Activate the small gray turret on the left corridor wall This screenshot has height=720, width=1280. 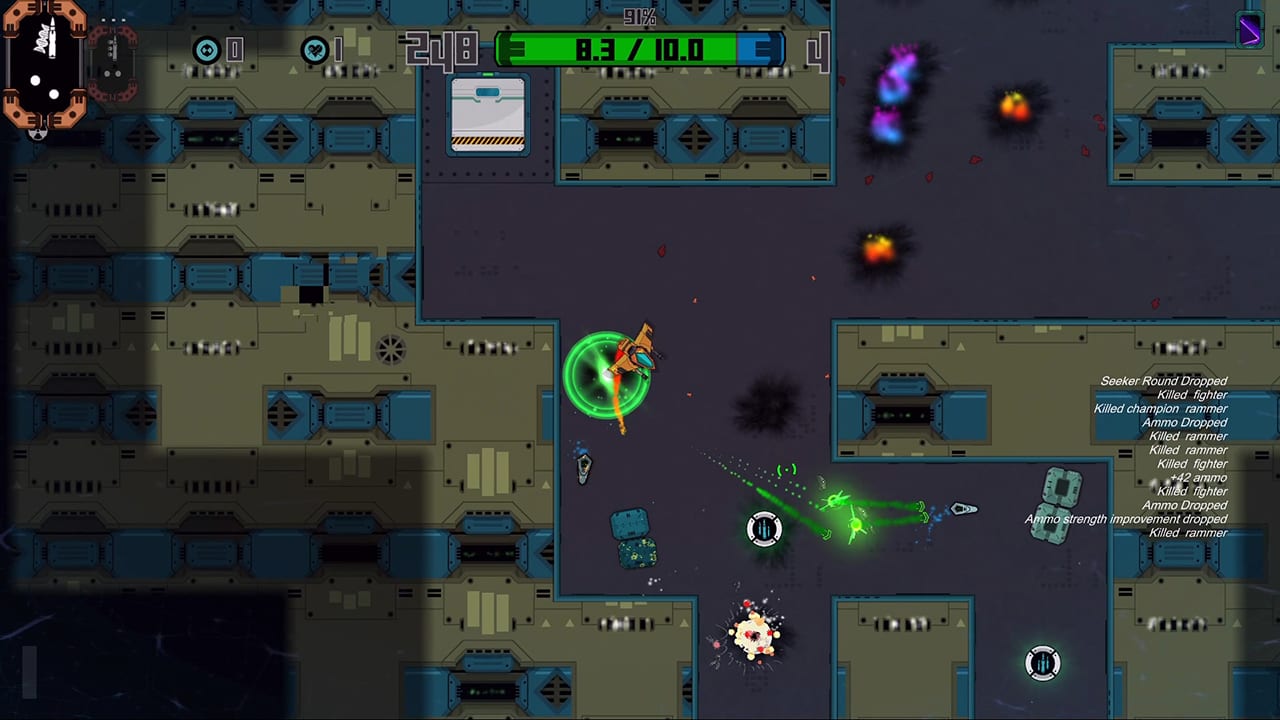[584, 468]
